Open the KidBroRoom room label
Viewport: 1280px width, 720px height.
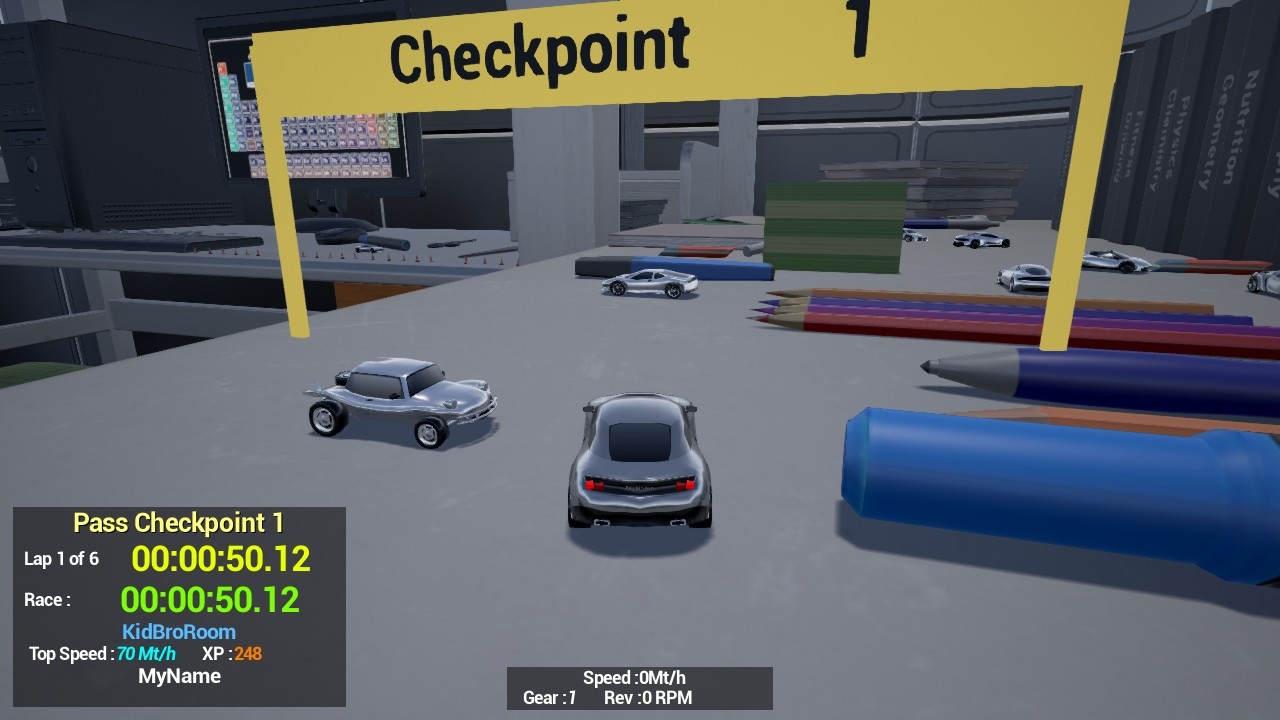pyautogui.click(x=180, y=631)
